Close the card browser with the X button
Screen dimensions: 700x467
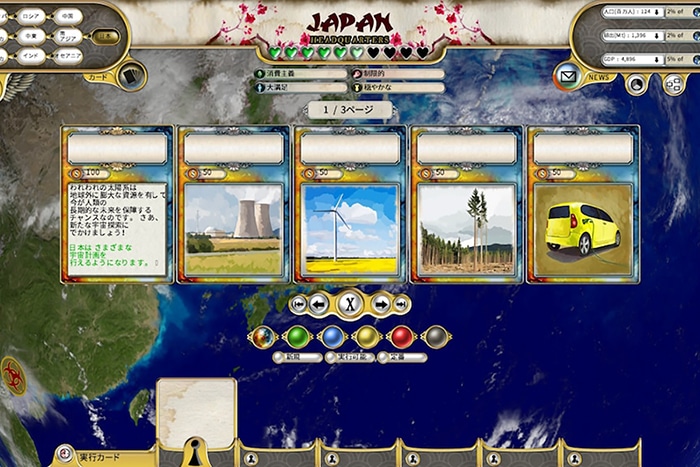pyautogui.click(x=350, y=304)
